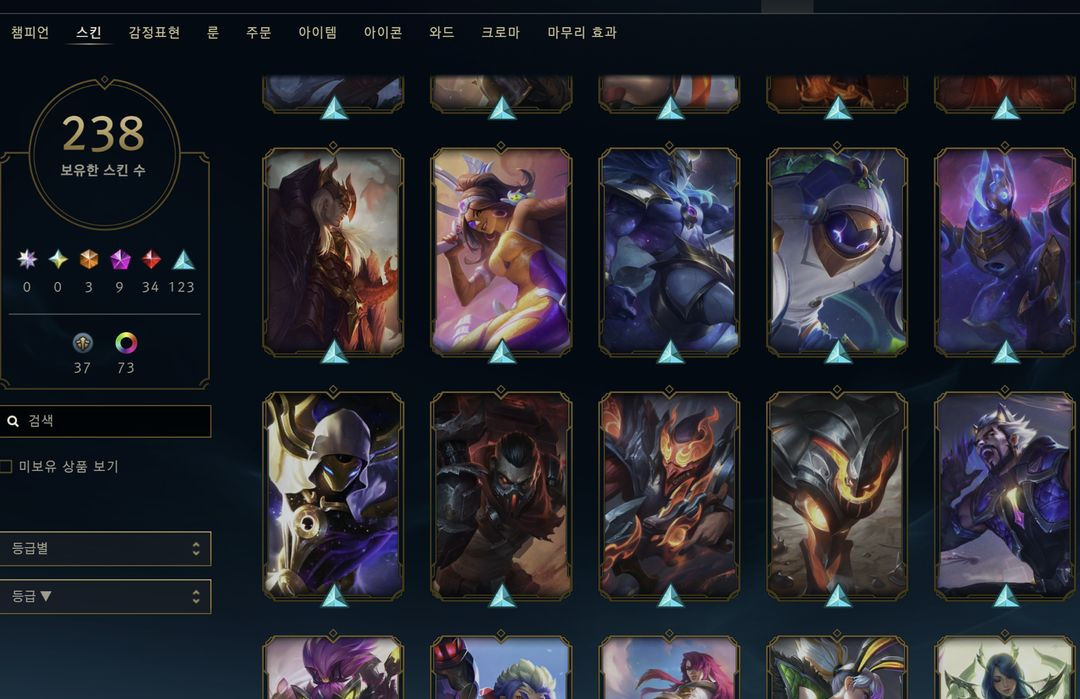The height and width of the screenshot is (699, 1080).
Task: Show the 와드 tab
Action: [442, 33]
